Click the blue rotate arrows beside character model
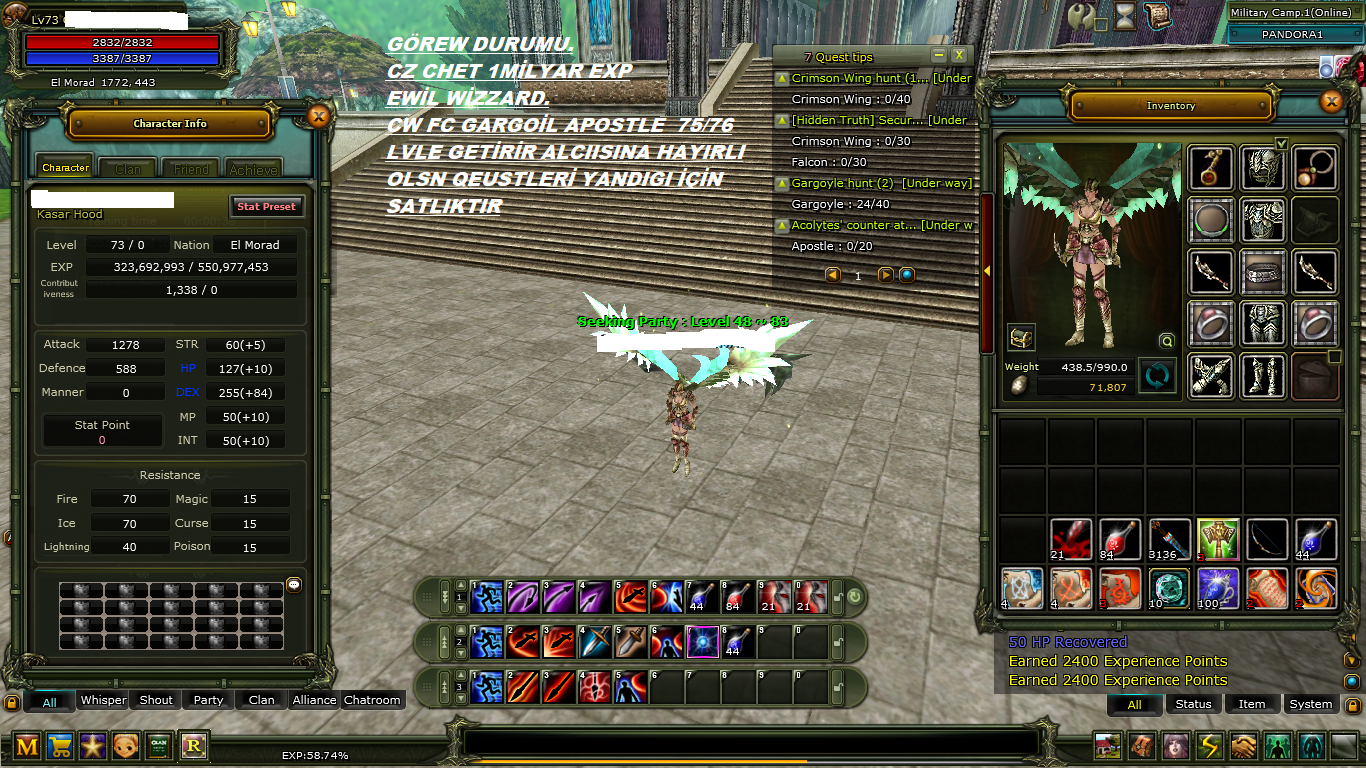This screenshot has height=768, width=1366. tap(1157, 375)
